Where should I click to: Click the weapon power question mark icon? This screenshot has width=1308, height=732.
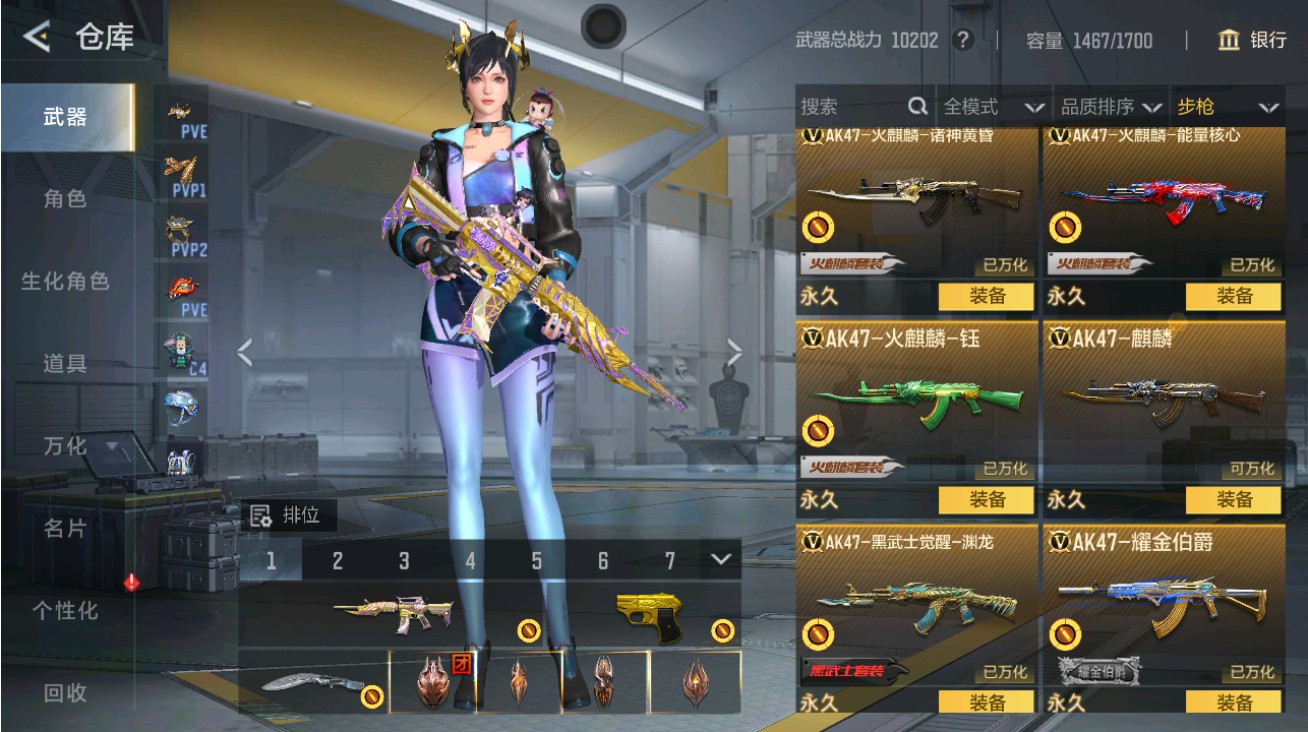962,40
